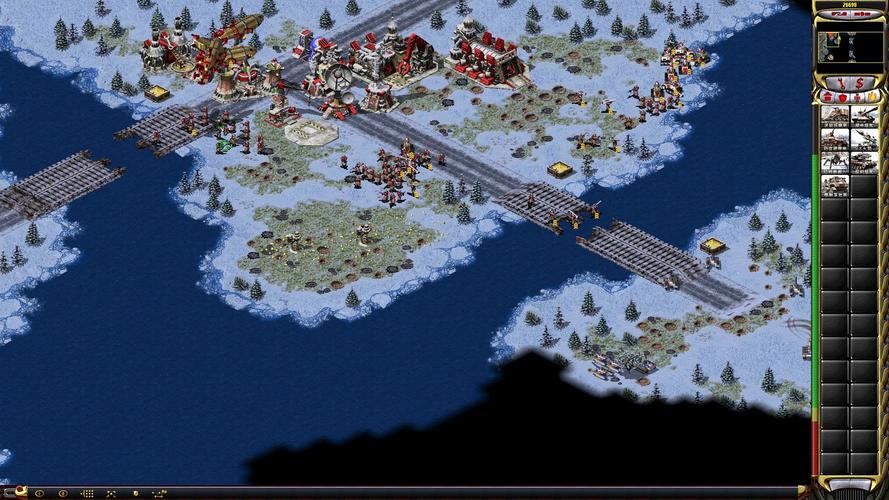Activate the waypoint path command icon

pos(158,493)
